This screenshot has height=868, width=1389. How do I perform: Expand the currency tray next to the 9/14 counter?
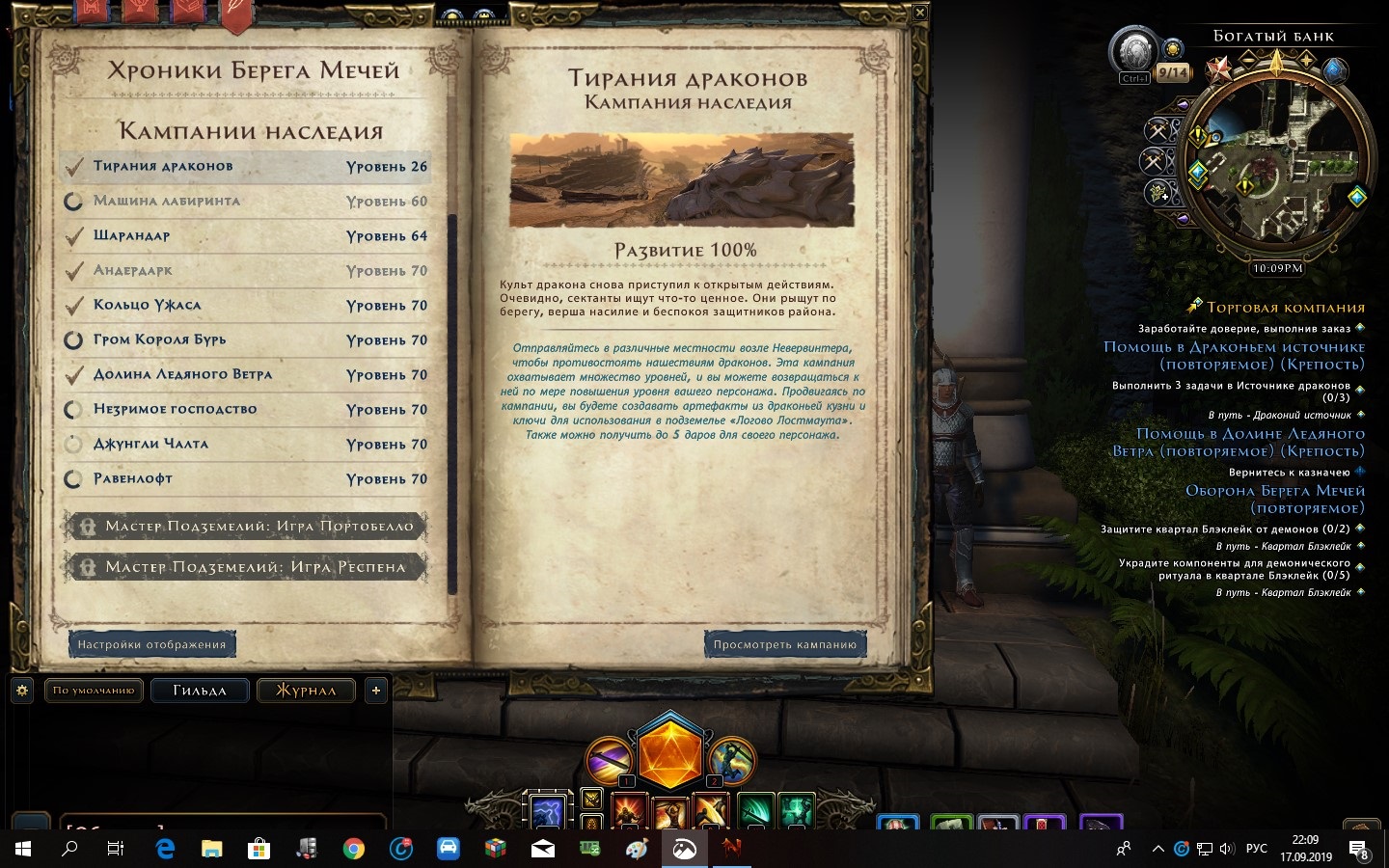coord(1173,50)
